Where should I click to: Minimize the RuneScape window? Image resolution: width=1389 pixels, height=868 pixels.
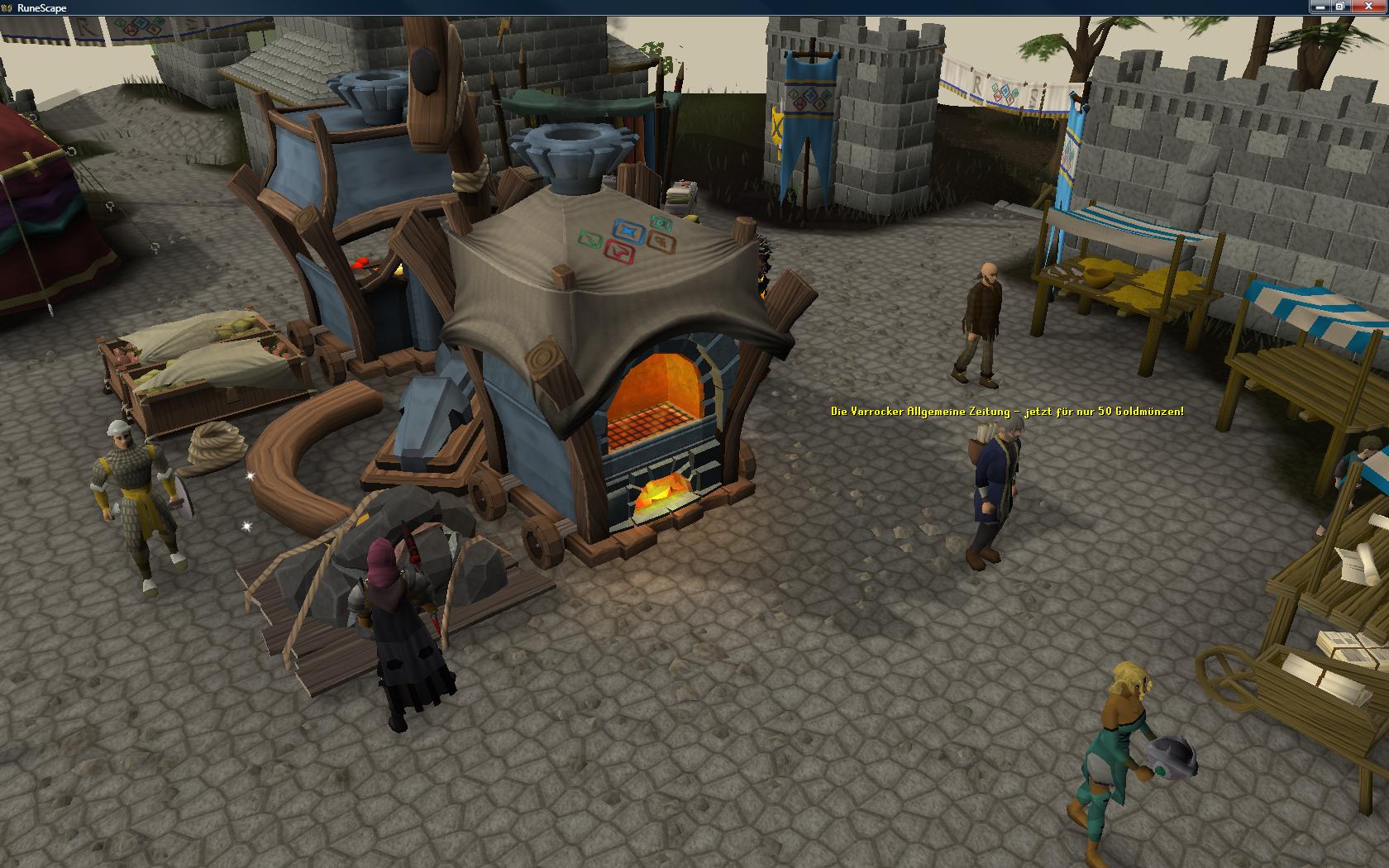[x=1320, y=7]
